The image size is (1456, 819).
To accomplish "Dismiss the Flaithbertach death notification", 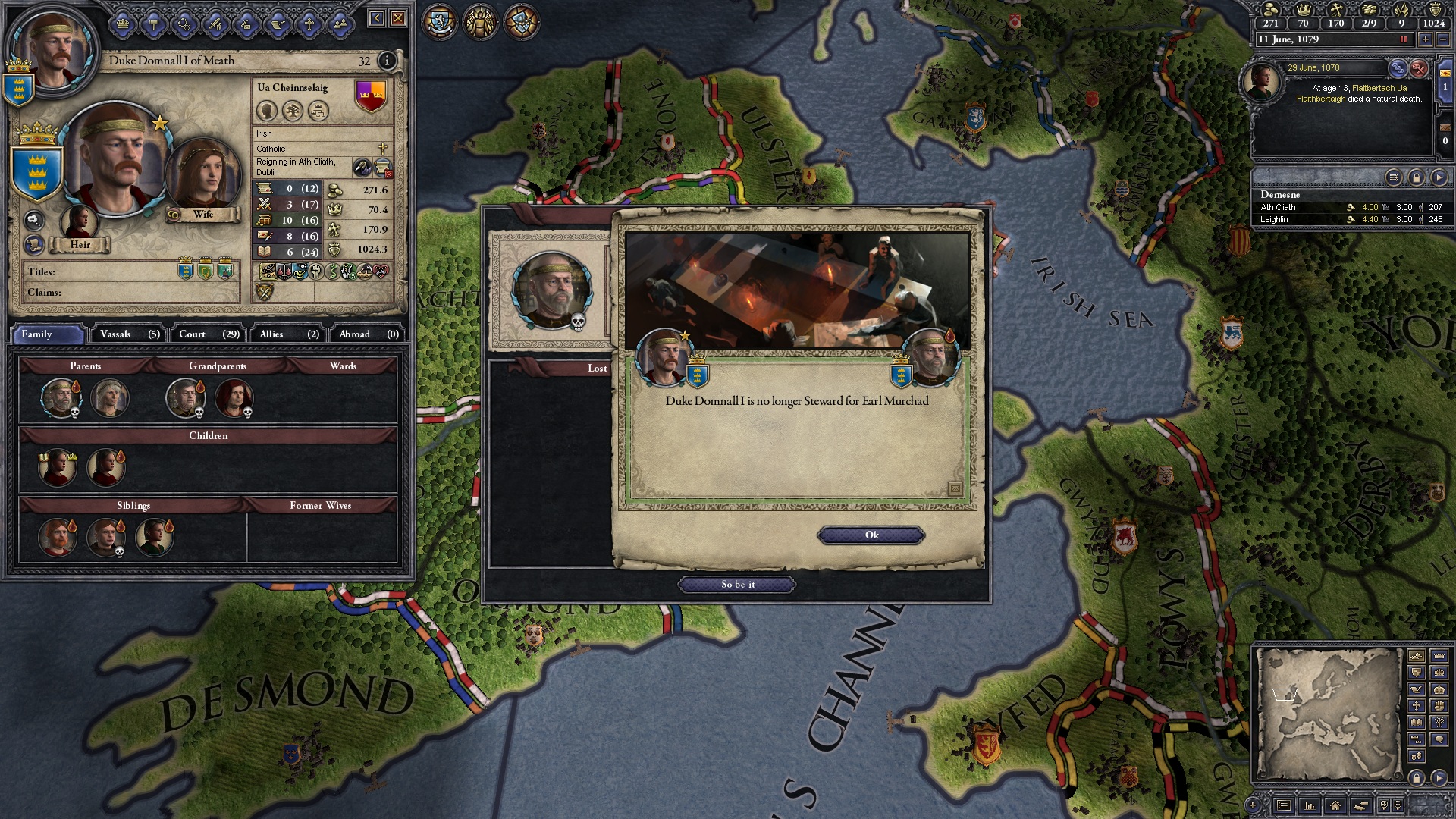I will click(1419, 68).
